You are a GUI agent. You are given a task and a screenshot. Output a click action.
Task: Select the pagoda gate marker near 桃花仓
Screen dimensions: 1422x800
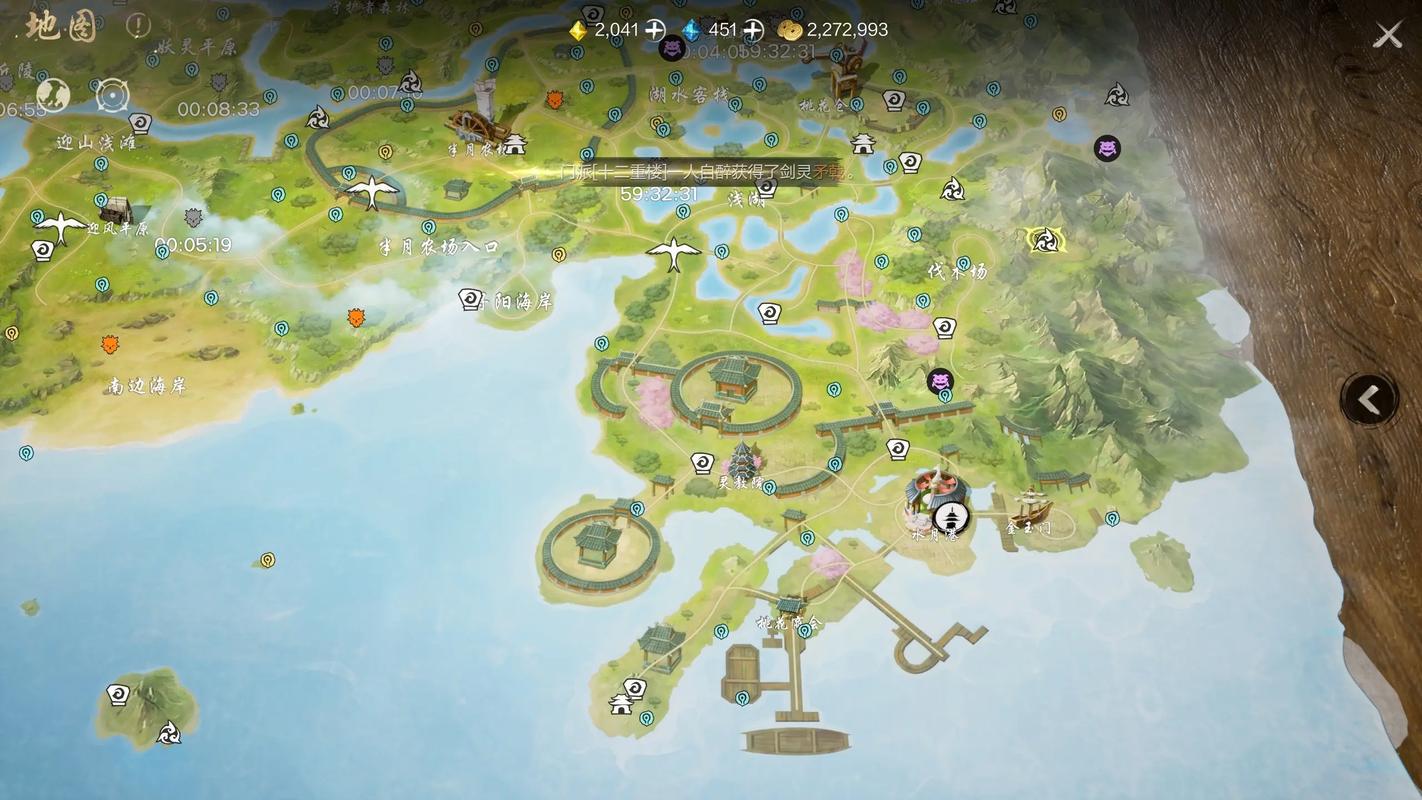coord(863,143)
